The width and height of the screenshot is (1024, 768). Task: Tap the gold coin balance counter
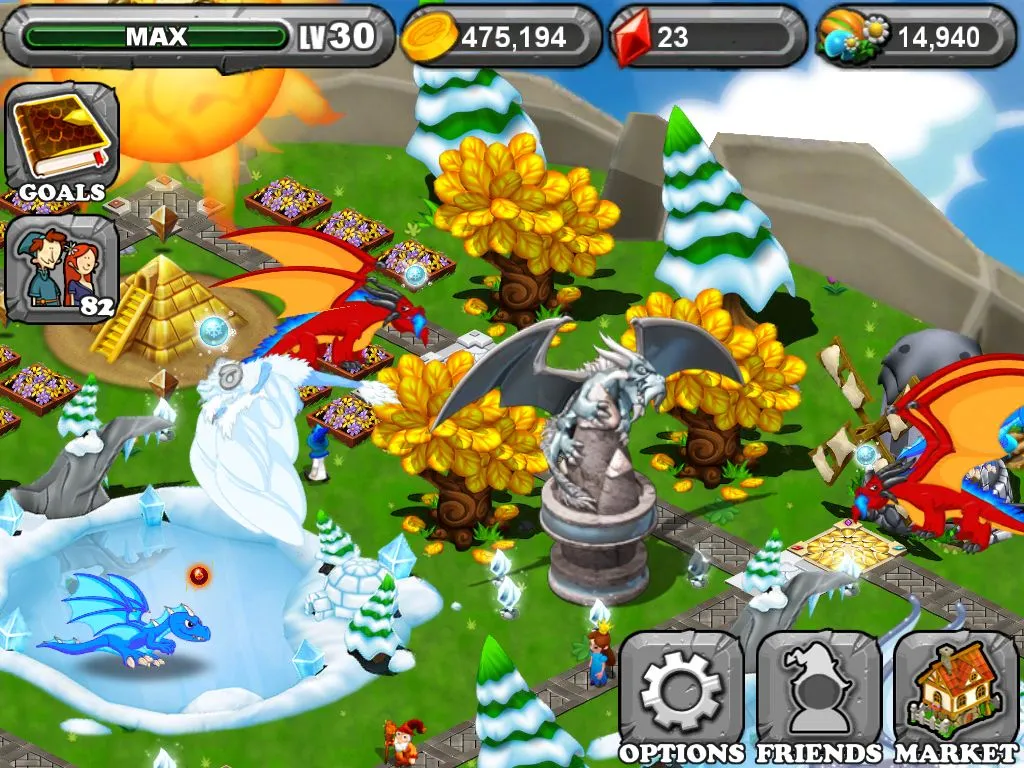coord(500,37)
